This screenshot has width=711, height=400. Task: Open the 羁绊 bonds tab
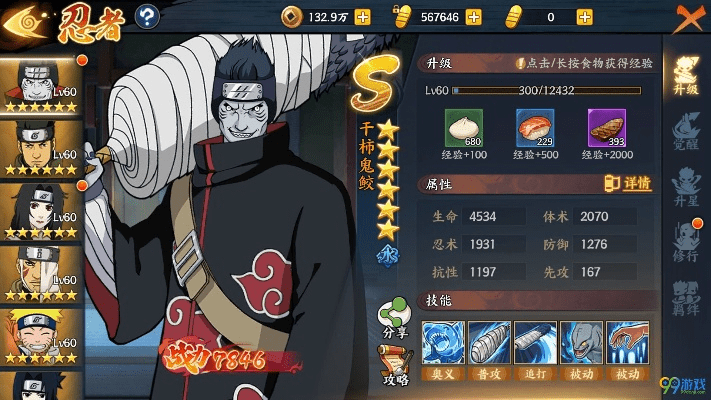coord(686,296)
